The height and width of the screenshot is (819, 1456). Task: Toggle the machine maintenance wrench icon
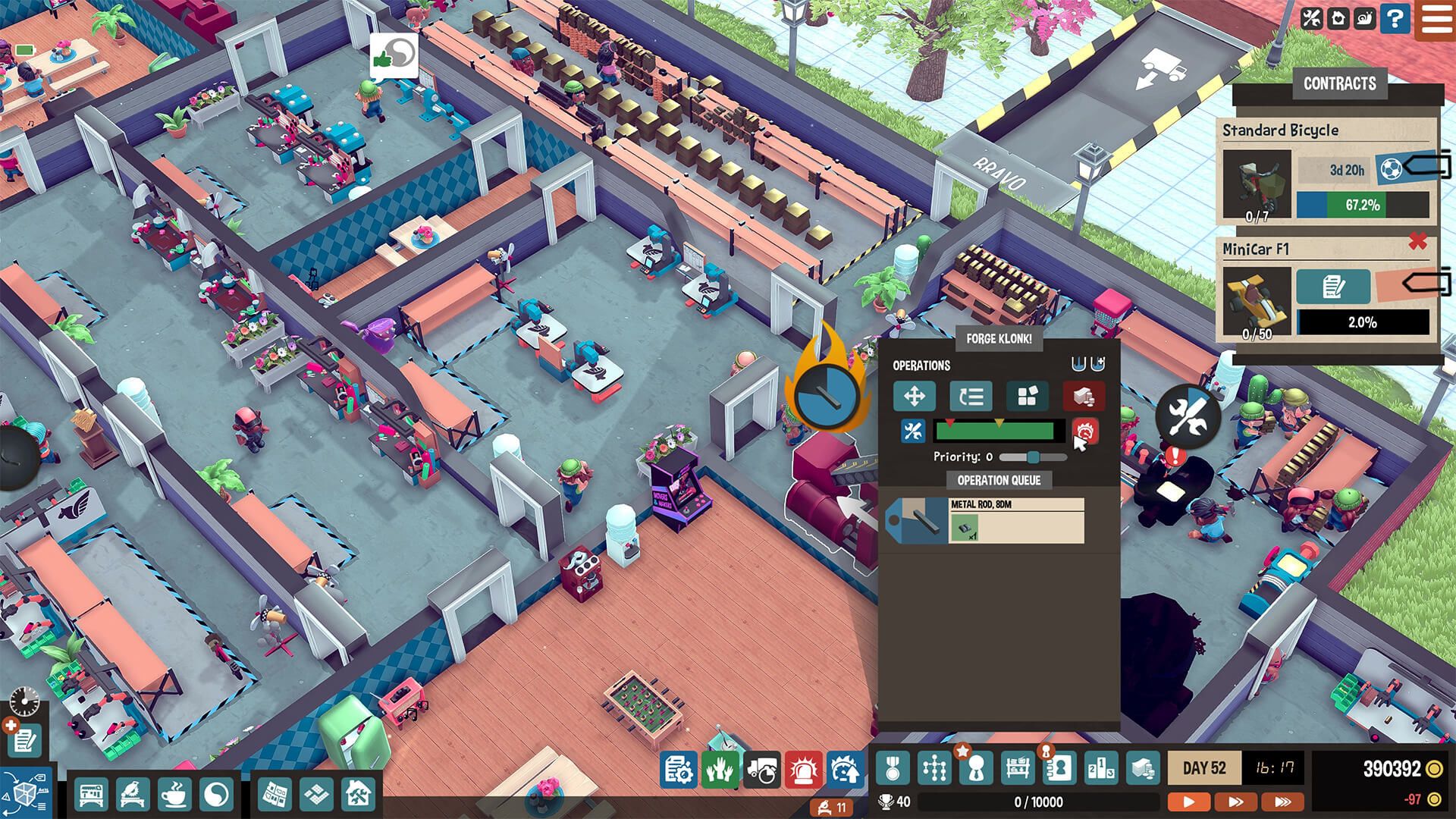coord(912,431)
